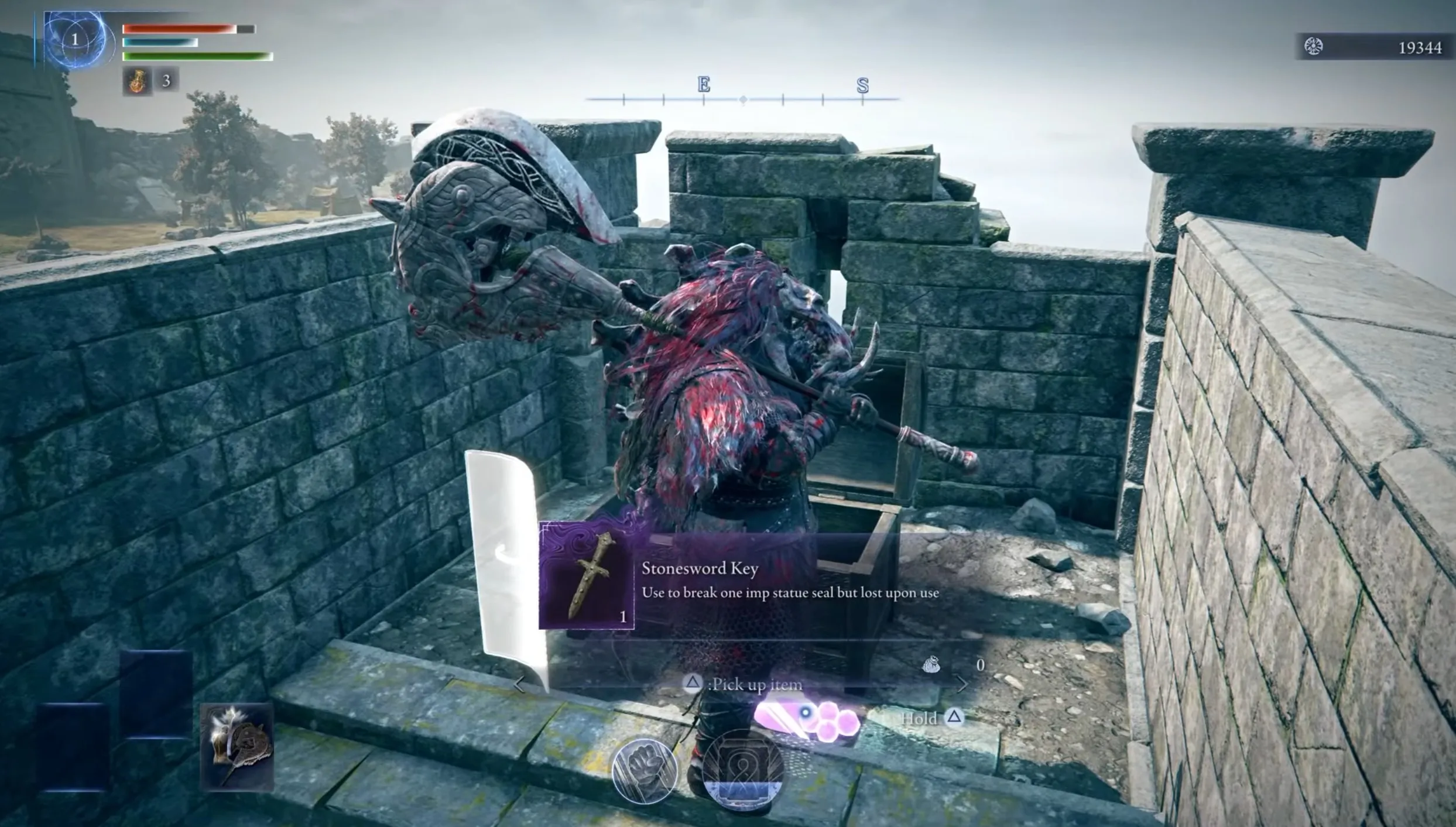Screen dimensions: 1456x827
Task: Click the left arrow of the pickup panel
Action: pyautogui.click(x=519, y=684)
